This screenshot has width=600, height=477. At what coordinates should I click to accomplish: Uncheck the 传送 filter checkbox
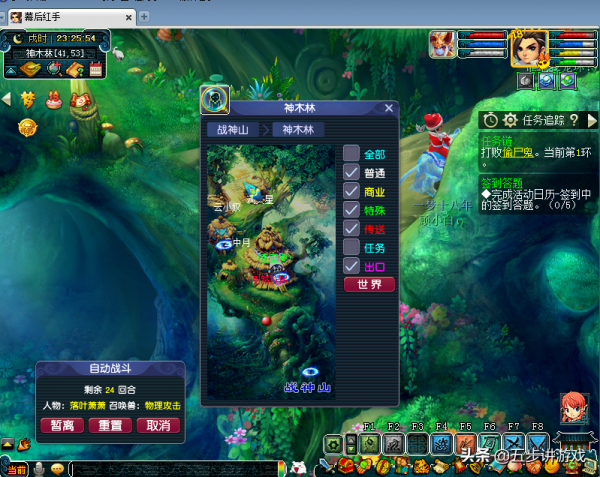tap(351, 229)
